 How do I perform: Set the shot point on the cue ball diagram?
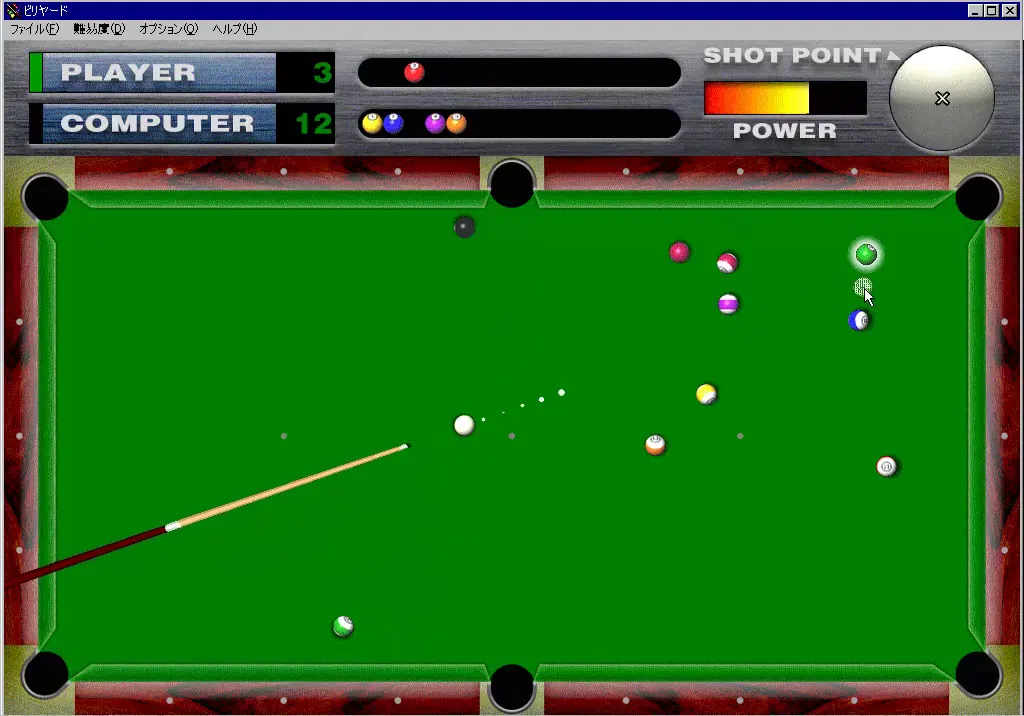[x=941, y=98]
